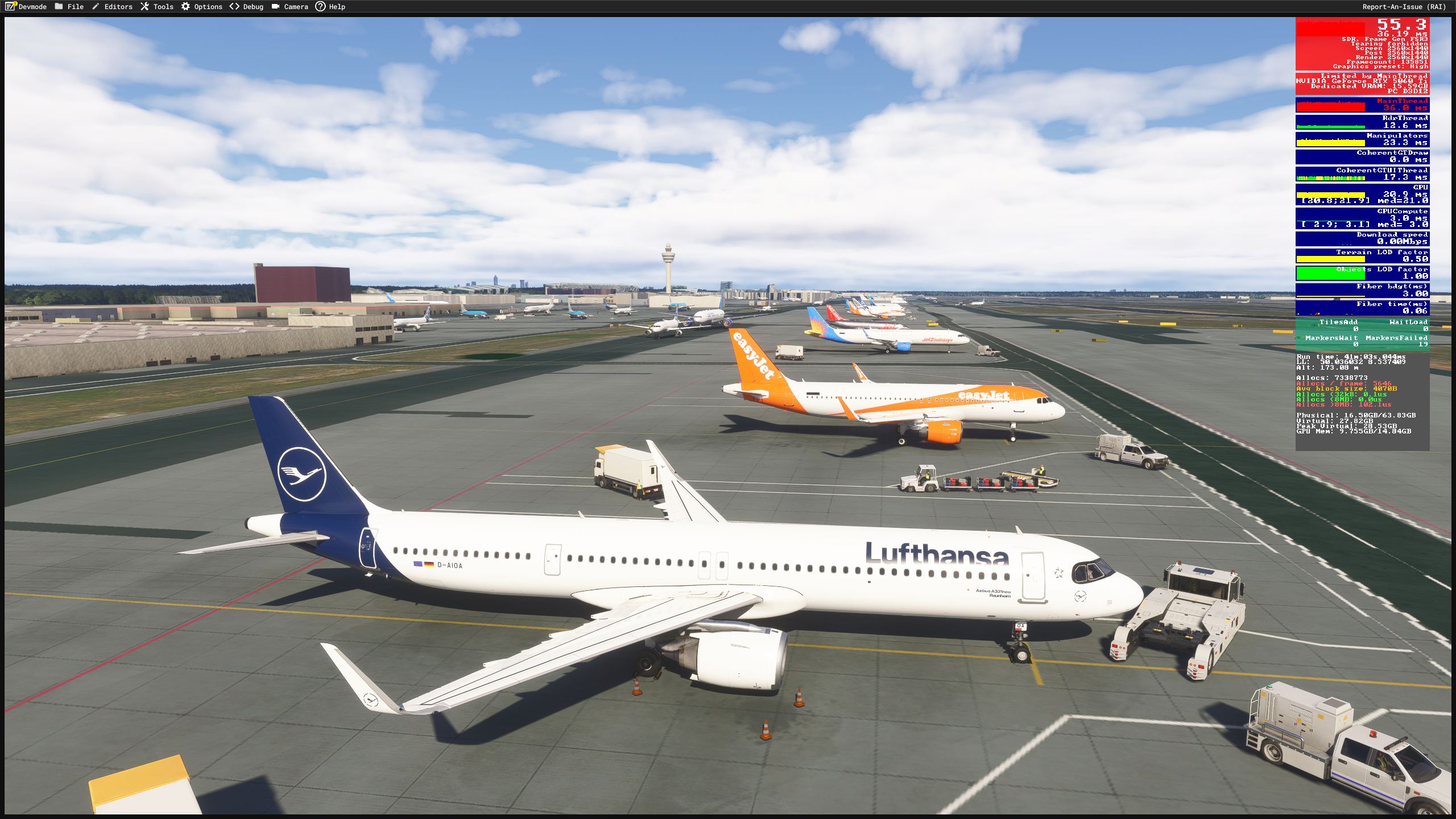Click the MainThread timing bar

[x=1362, y=104]
